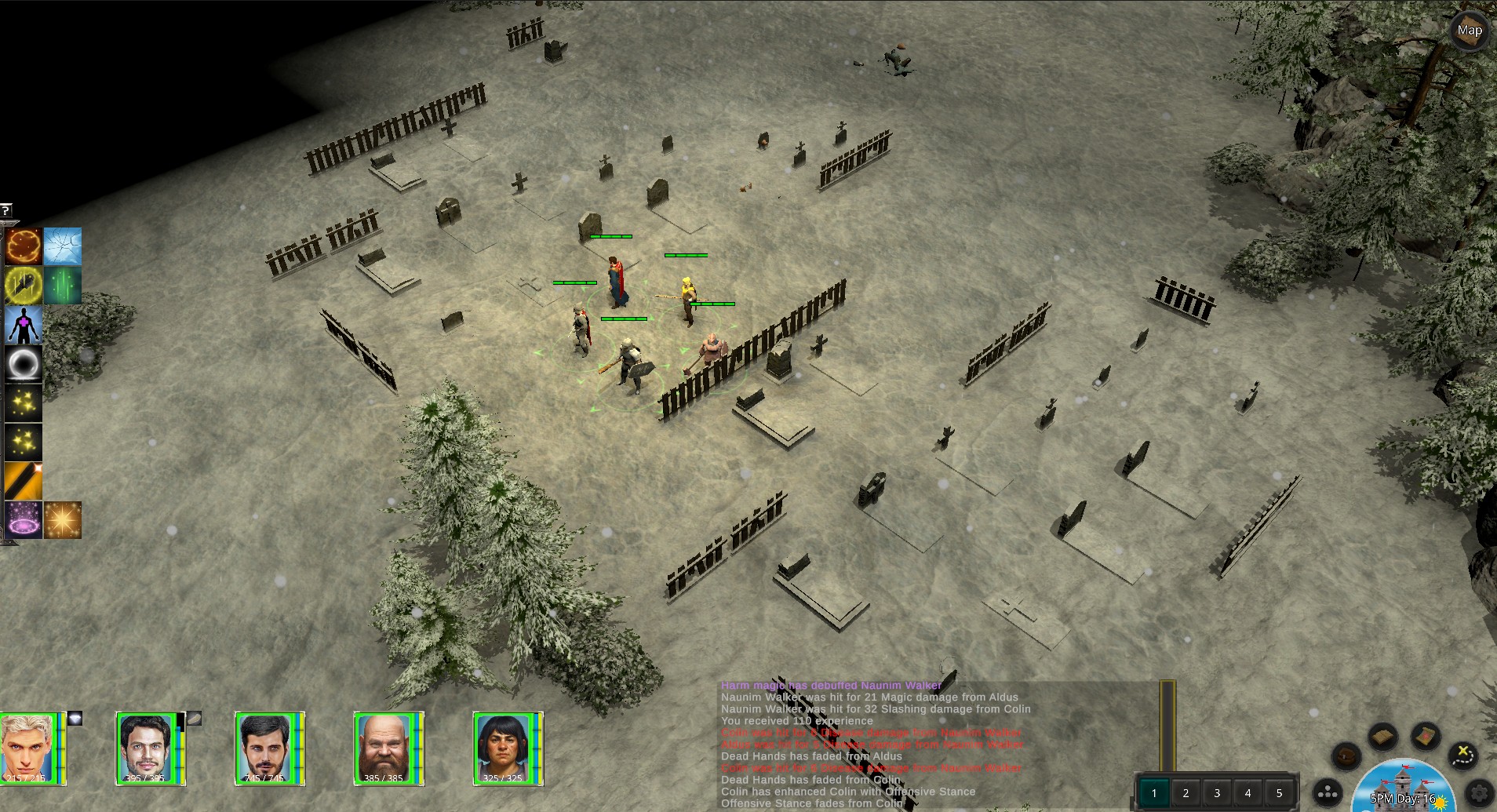
Task: Choose the dark-haired woman's portrait
Action: pyautogui.click(x=504, y=748)
